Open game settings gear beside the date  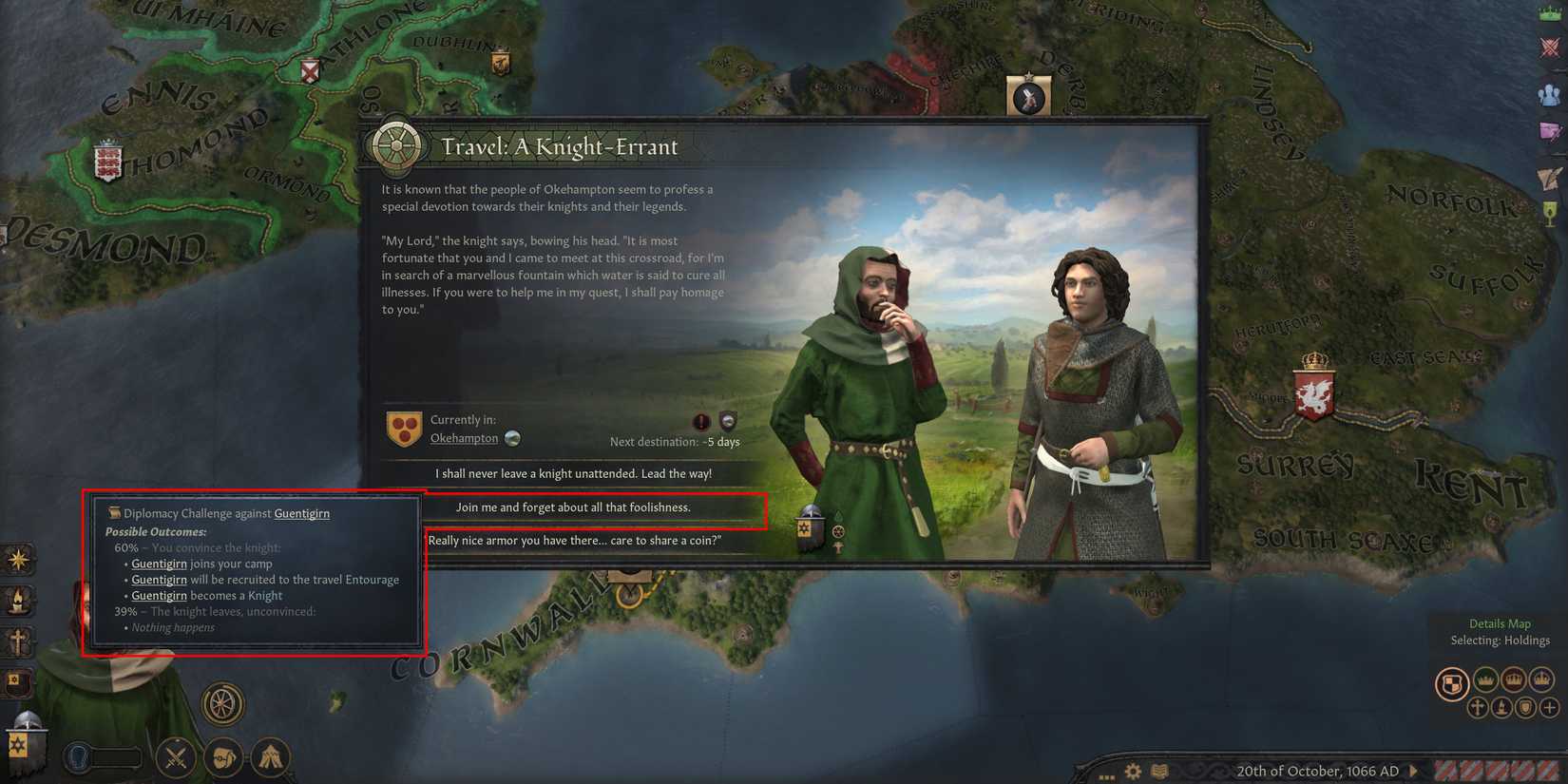click(1132, 771)
